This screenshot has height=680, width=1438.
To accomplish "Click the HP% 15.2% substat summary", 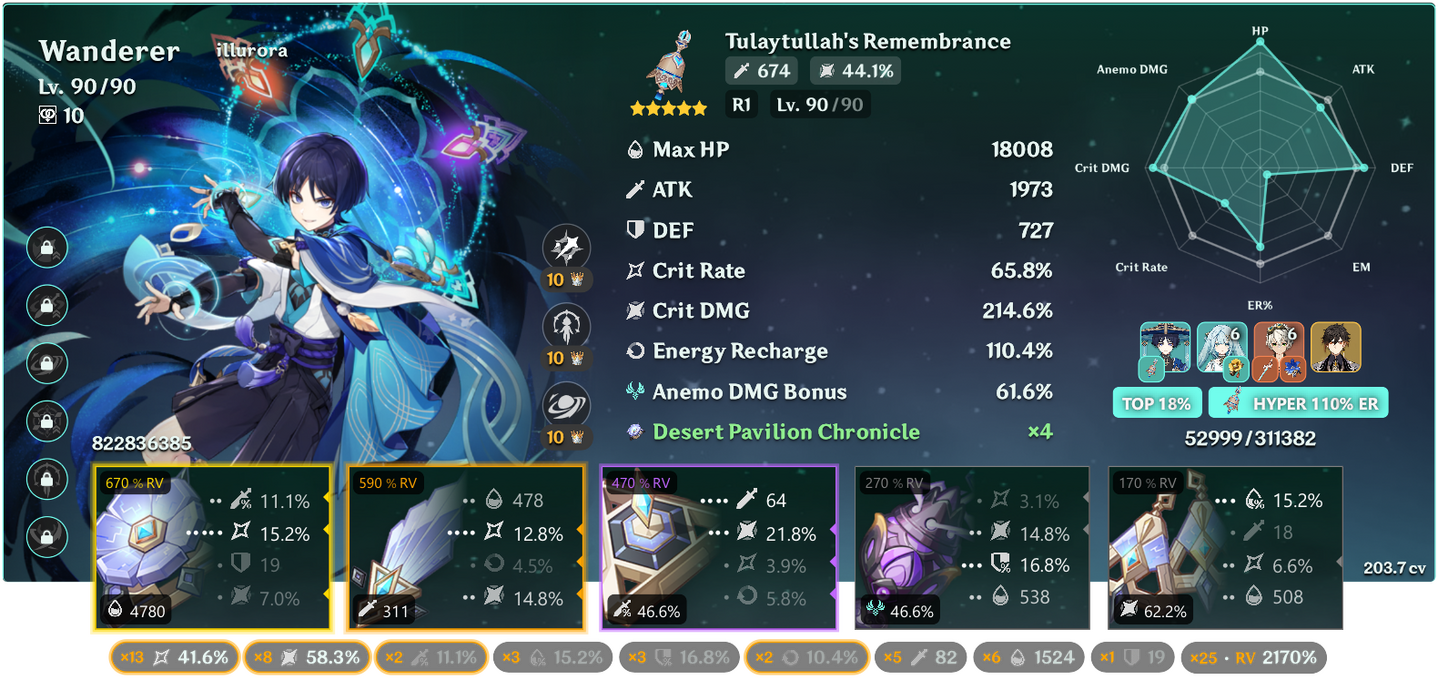I will 552,657.
